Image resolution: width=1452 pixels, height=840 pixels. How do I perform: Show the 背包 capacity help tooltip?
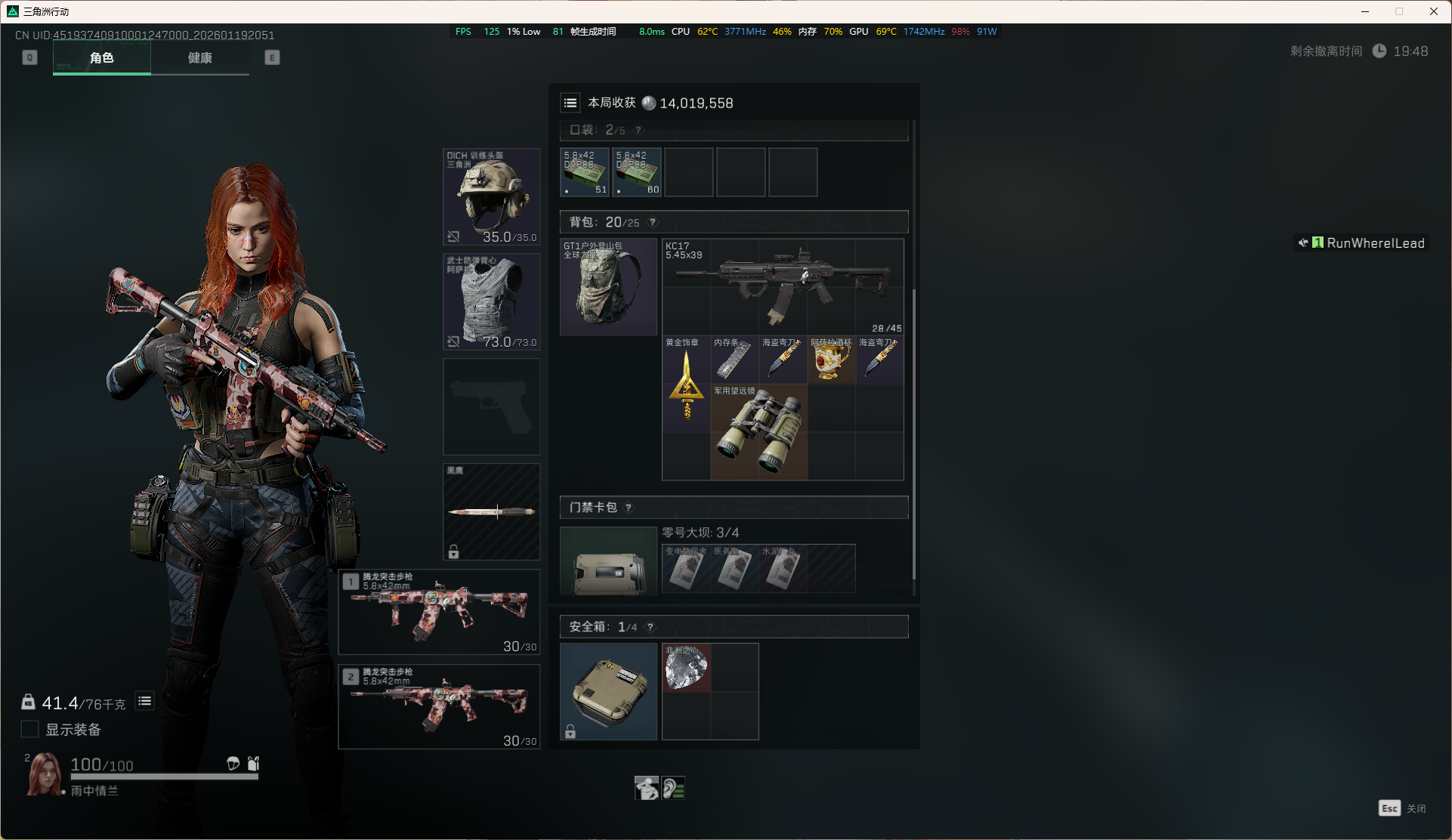click(653, 222)
